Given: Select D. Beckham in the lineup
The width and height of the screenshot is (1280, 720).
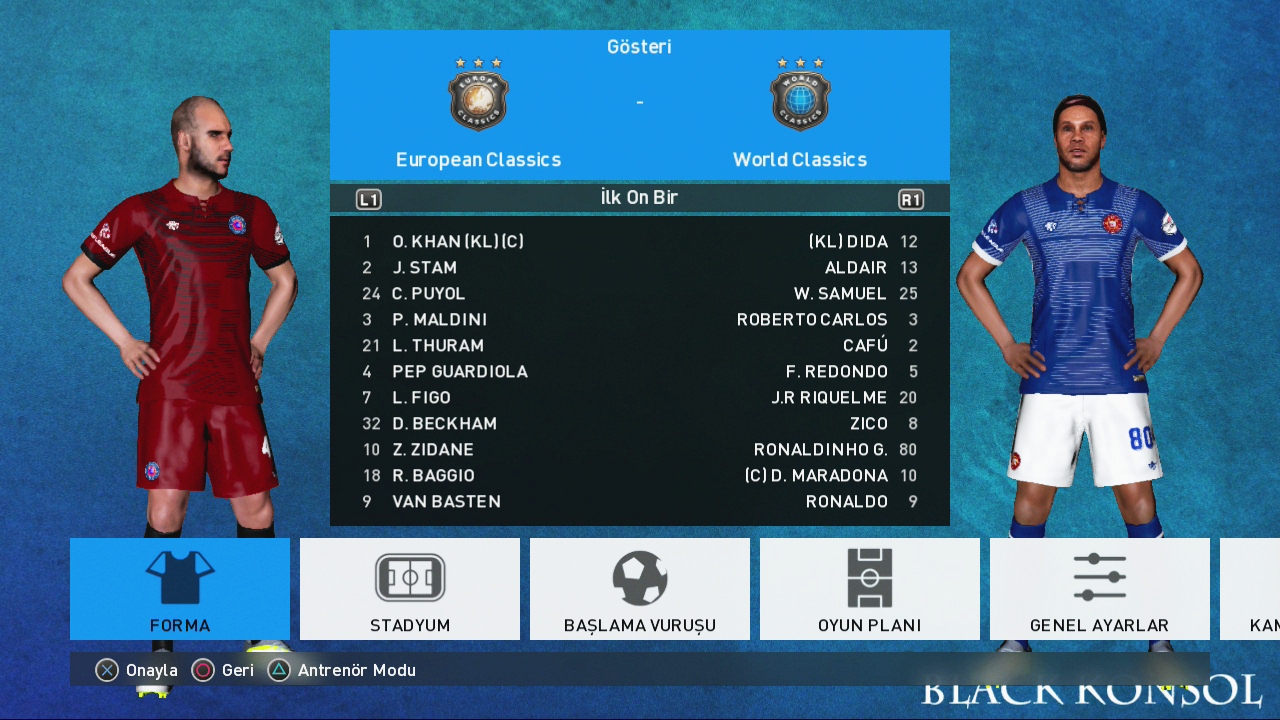Looking at the screenshot, I should coord(444,424).
